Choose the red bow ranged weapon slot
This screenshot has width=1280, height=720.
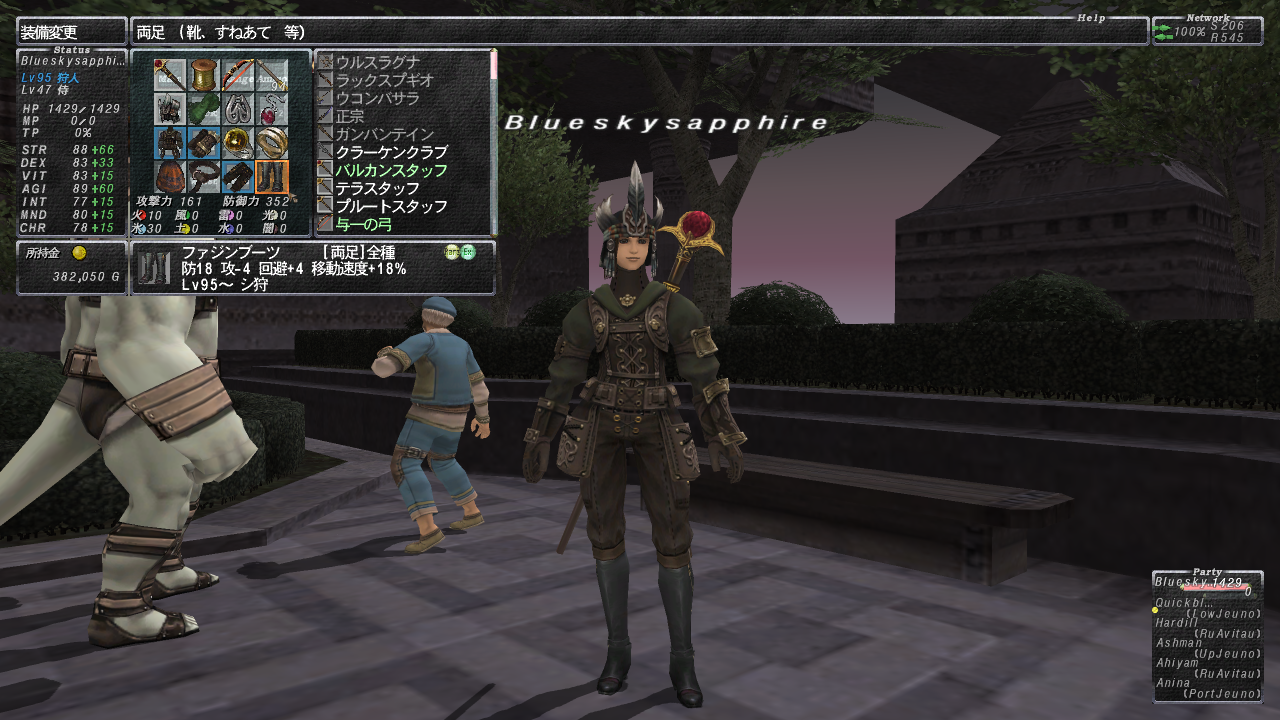pos(238,75)
